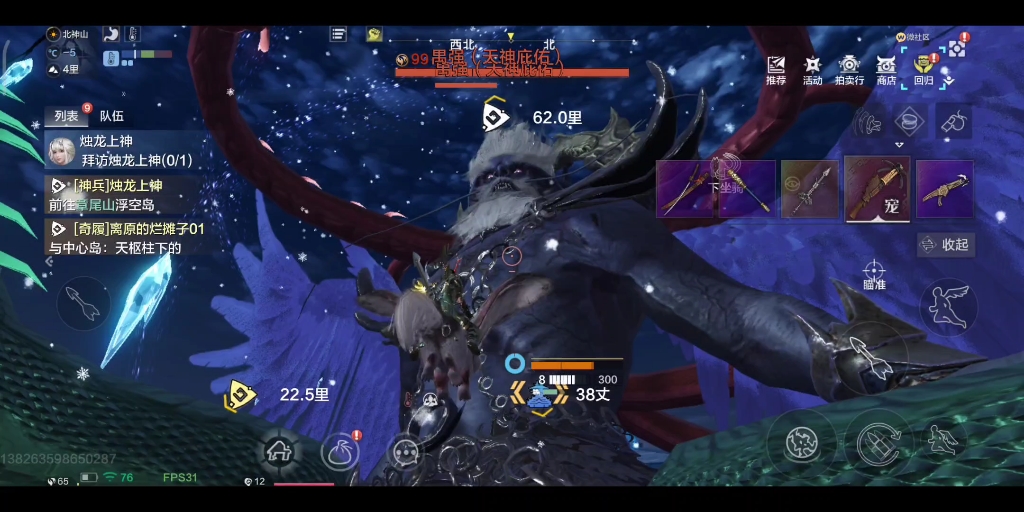Viewport: 1024px width, 512px height.
Task: Open the 回归 return rewards icon
Action: (x=923, y=70)
